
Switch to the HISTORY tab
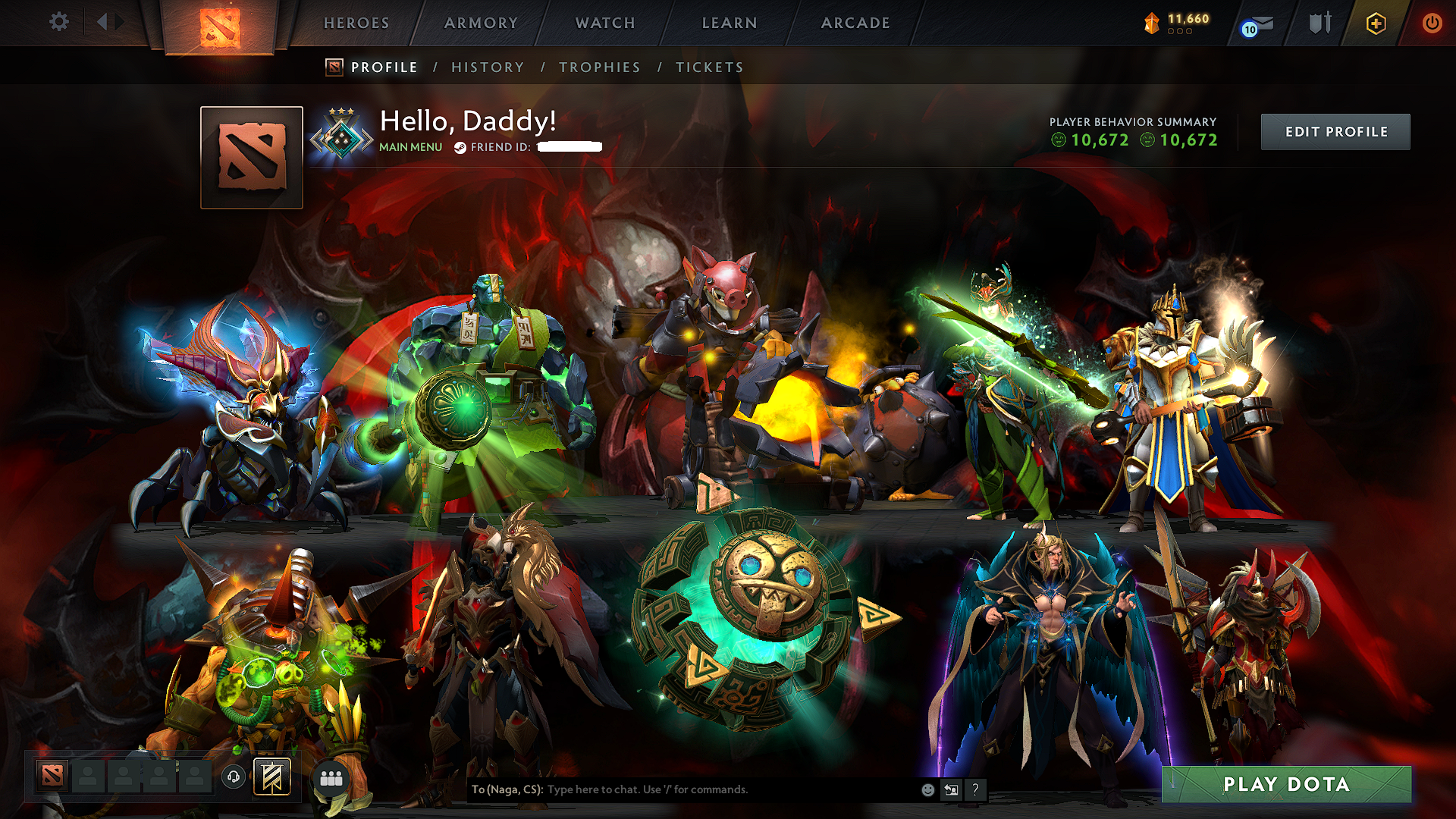(487, 67)
